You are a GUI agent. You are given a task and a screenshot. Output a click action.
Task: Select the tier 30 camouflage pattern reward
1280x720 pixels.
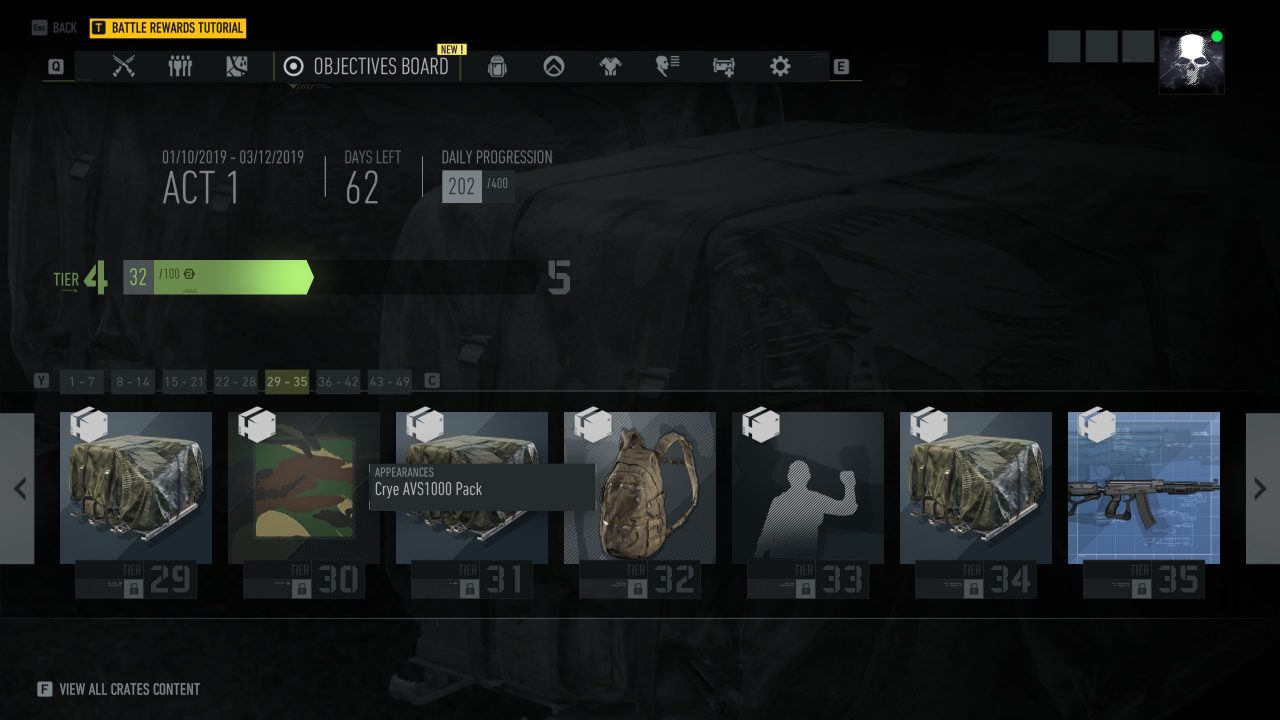click(x=304, y=488)
